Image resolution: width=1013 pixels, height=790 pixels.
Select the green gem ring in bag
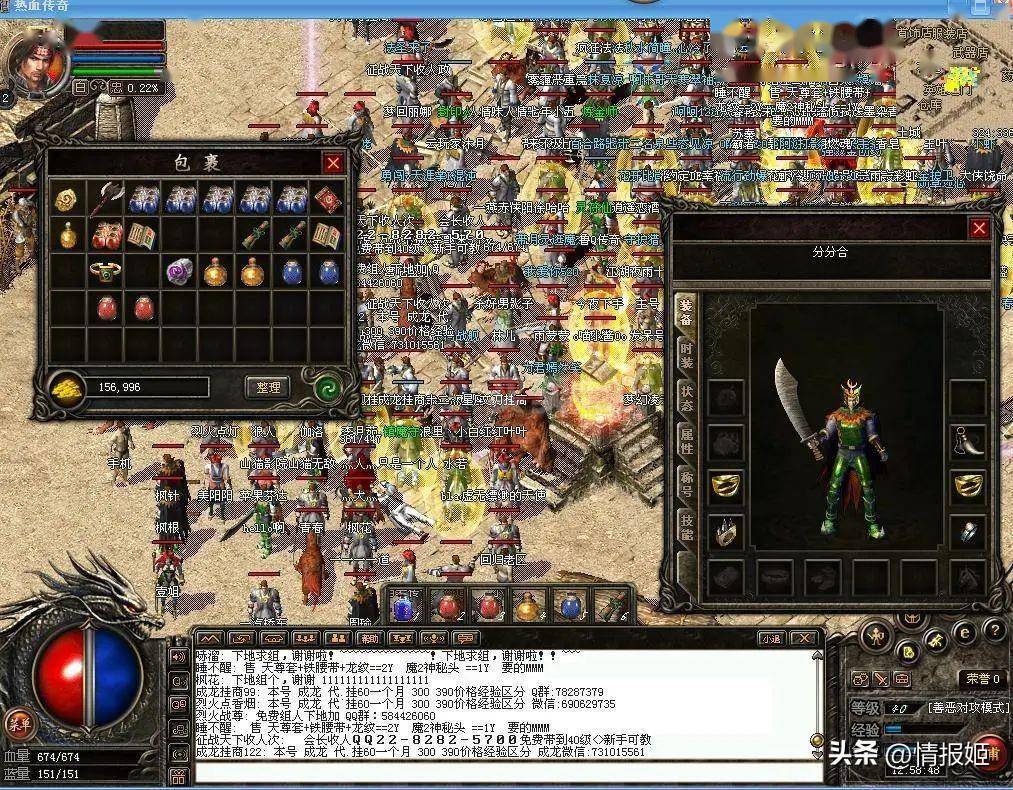(105, 270)
